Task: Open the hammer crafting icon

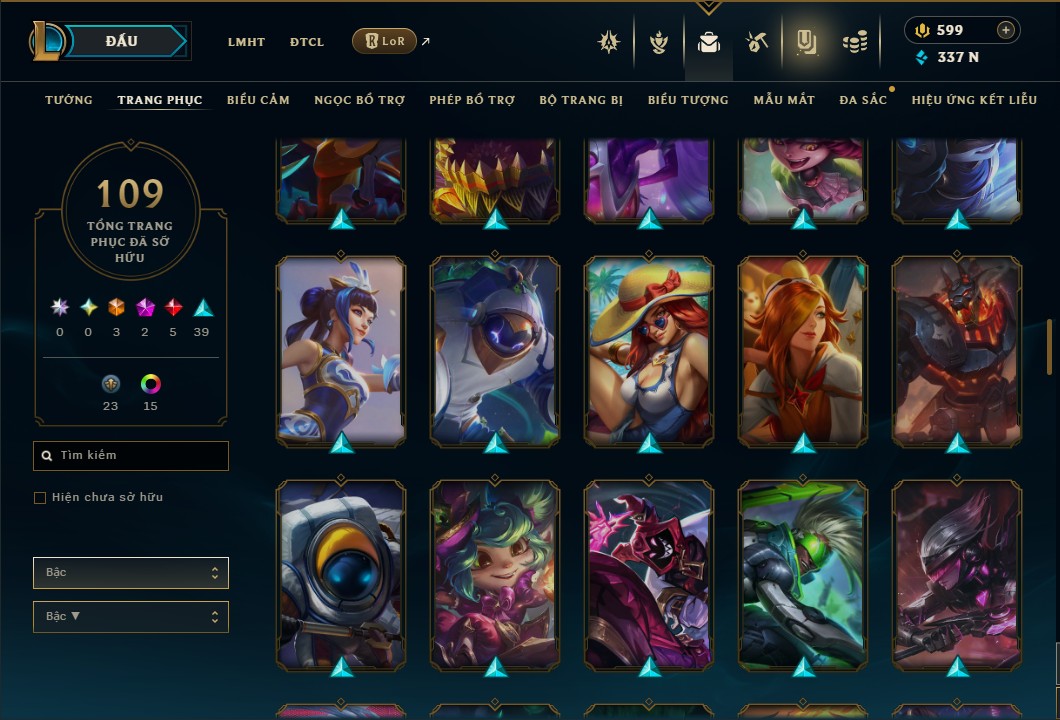Action: click(x=757, y=42)
